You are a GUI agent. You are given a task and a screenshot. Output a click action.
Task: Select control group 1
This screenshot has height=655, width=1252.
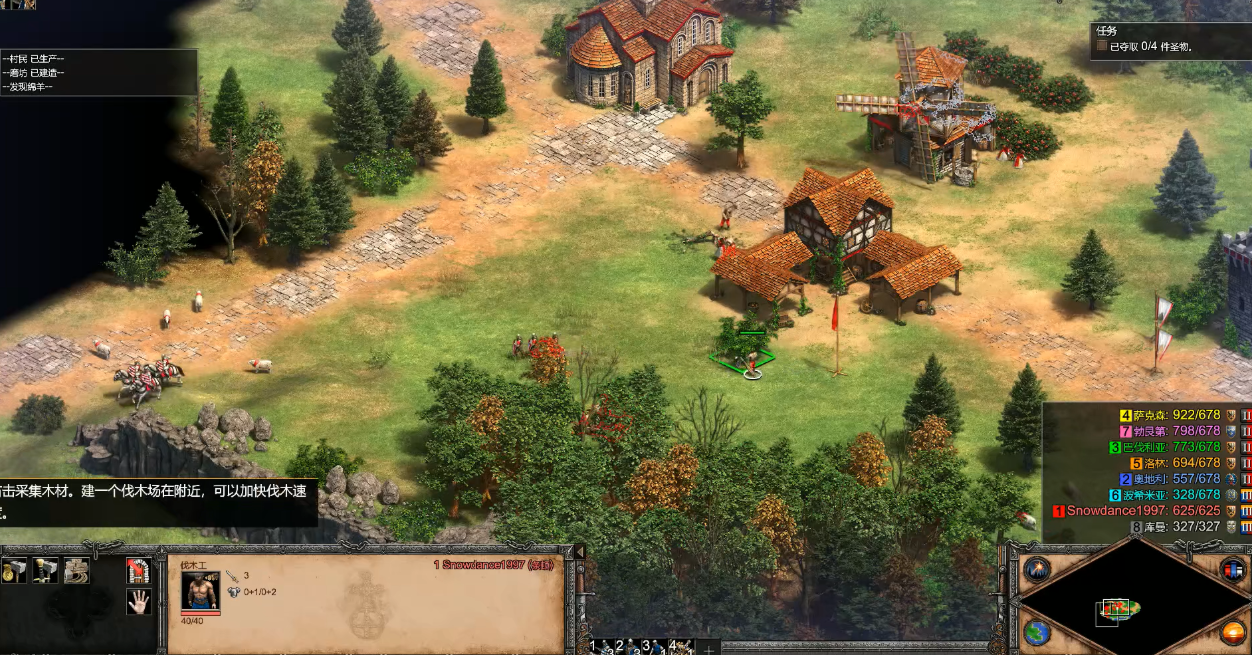tap(600, 646)
